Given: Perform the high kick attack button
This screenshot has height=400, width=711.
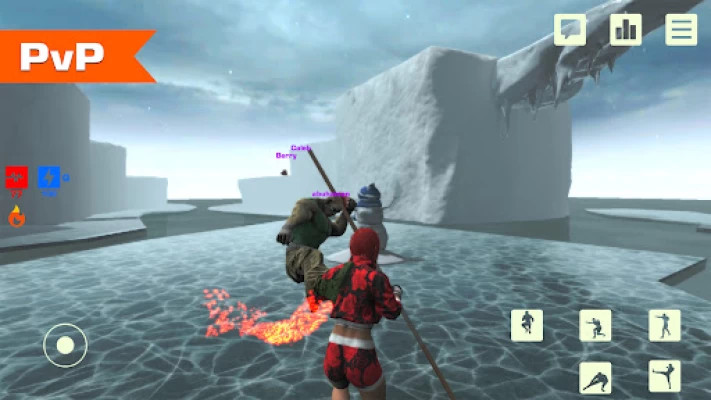Looking at the screenshot, I should pos(664,377).
